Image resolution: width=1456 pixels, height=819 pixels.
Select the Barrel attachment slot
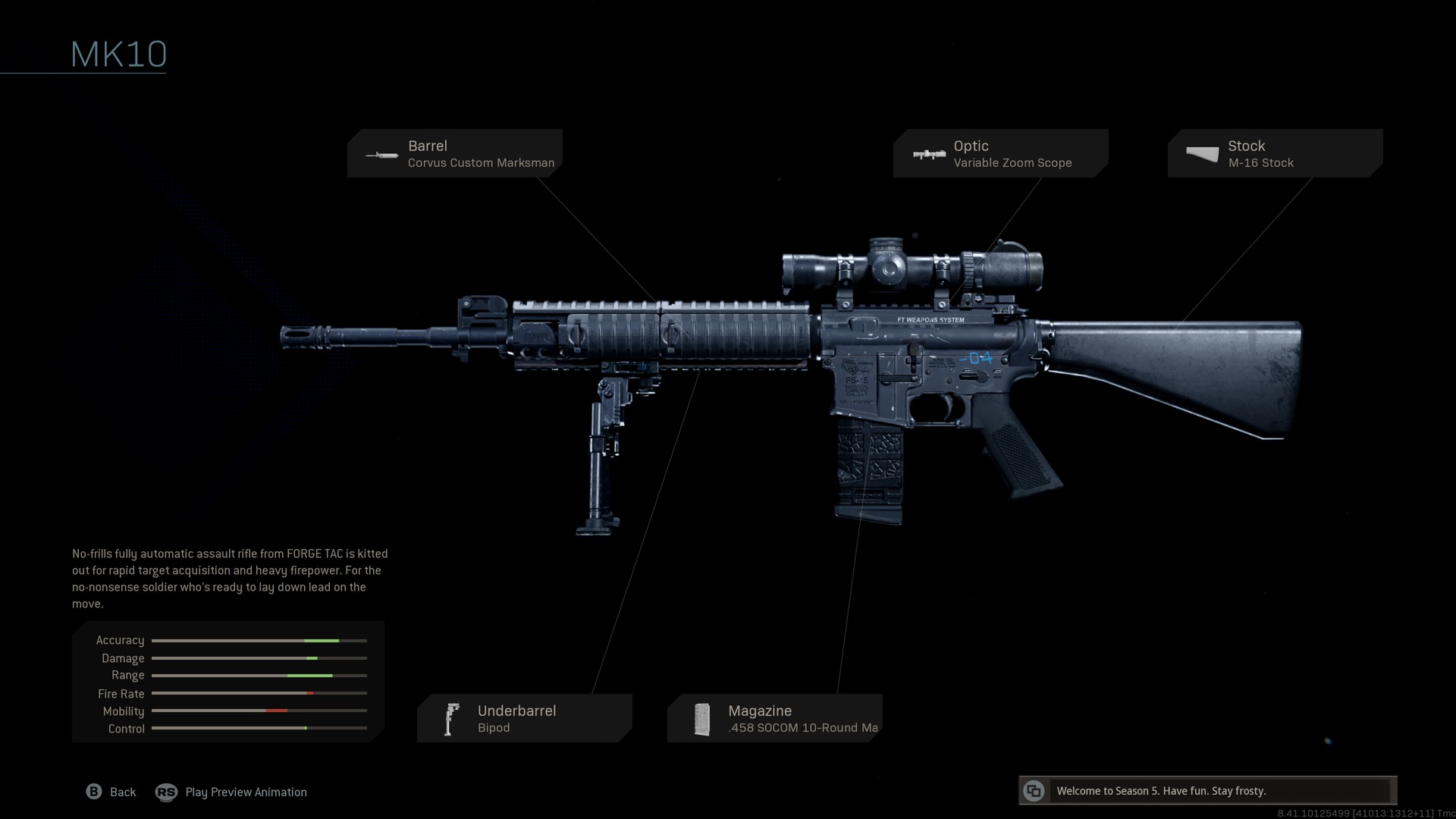pyautogui.click(x=455, y=153)
